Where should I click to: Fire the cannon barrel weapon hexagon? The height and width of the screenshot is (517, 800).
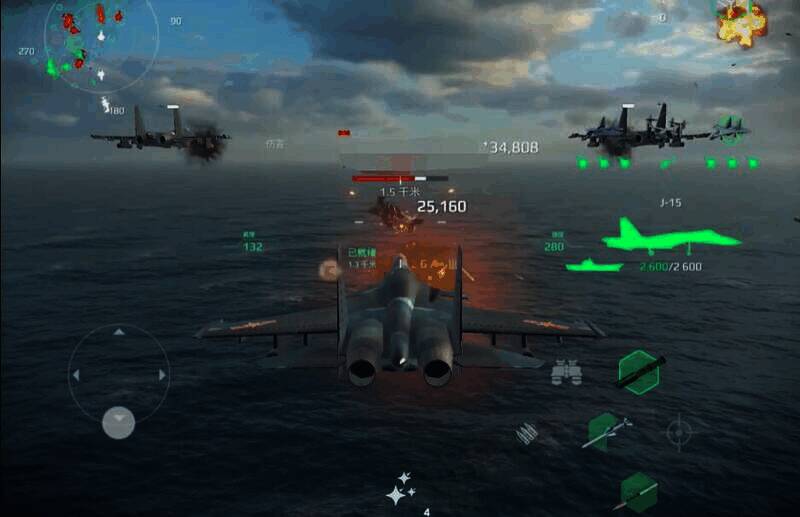[x=639, y=370]
